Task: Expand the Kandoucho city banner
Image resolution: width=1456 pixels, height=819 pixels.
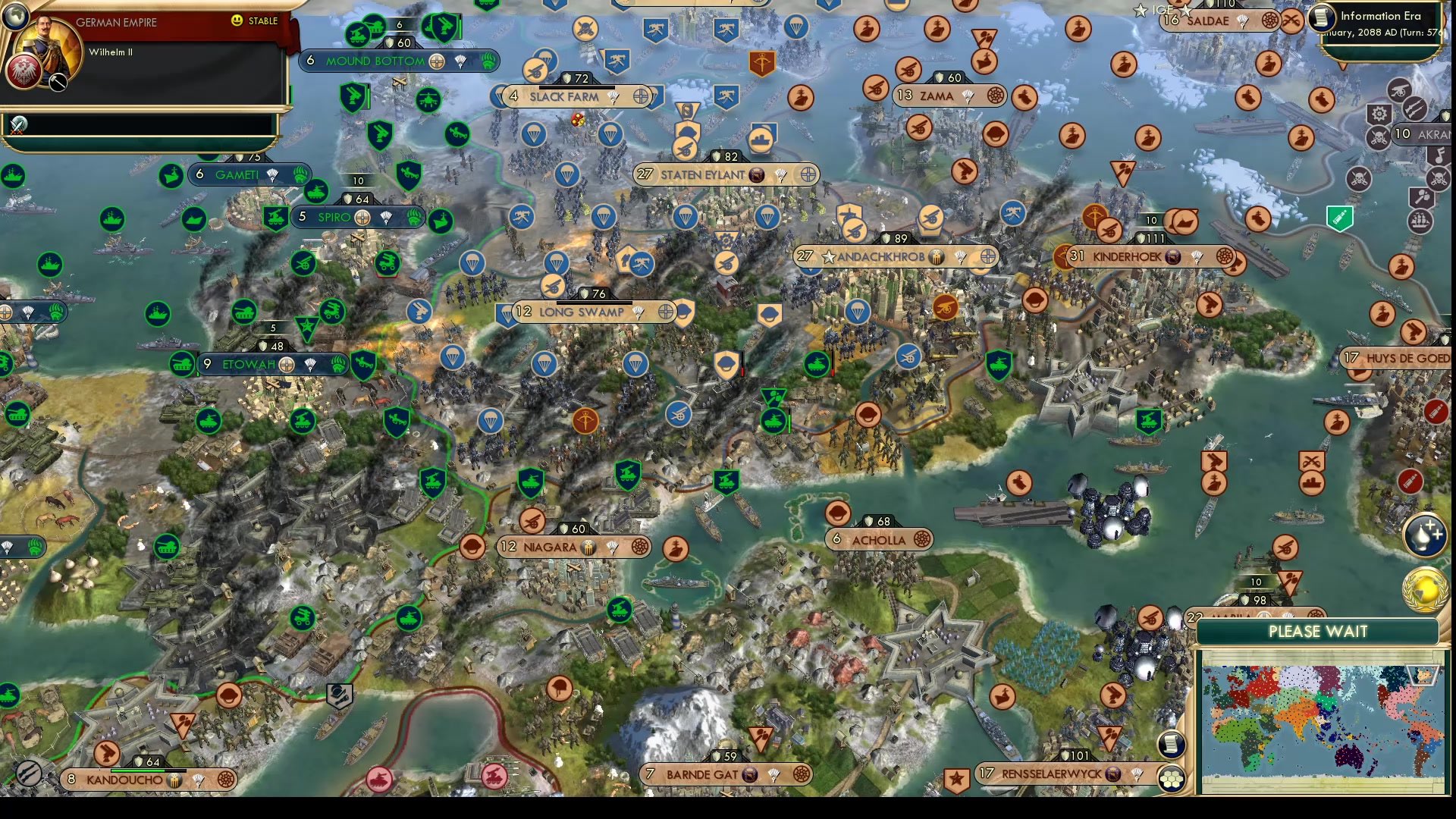Action: [x=127, y=779]
